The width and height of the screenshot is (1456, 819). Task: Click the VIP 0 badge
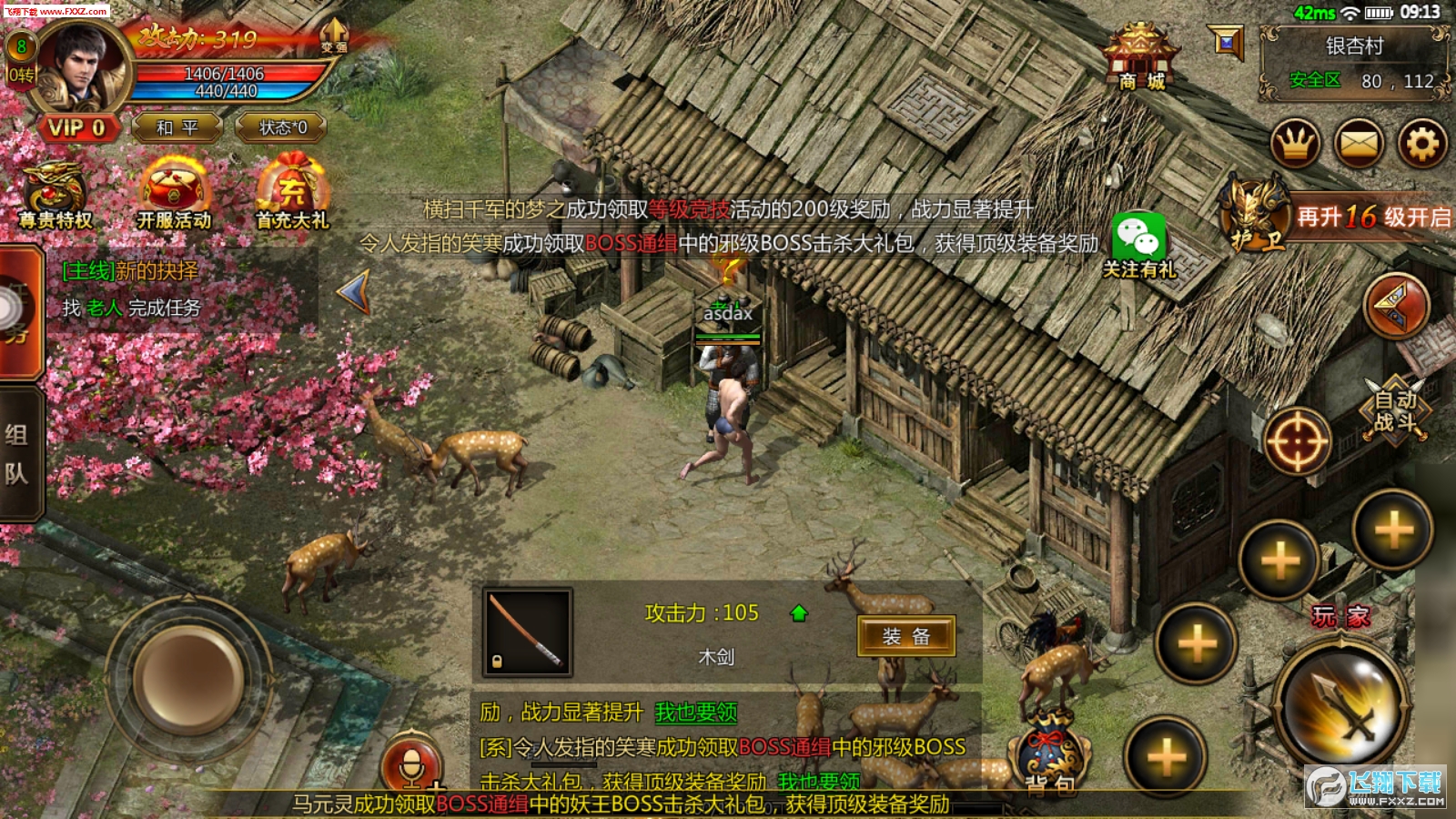coord(76,127)
